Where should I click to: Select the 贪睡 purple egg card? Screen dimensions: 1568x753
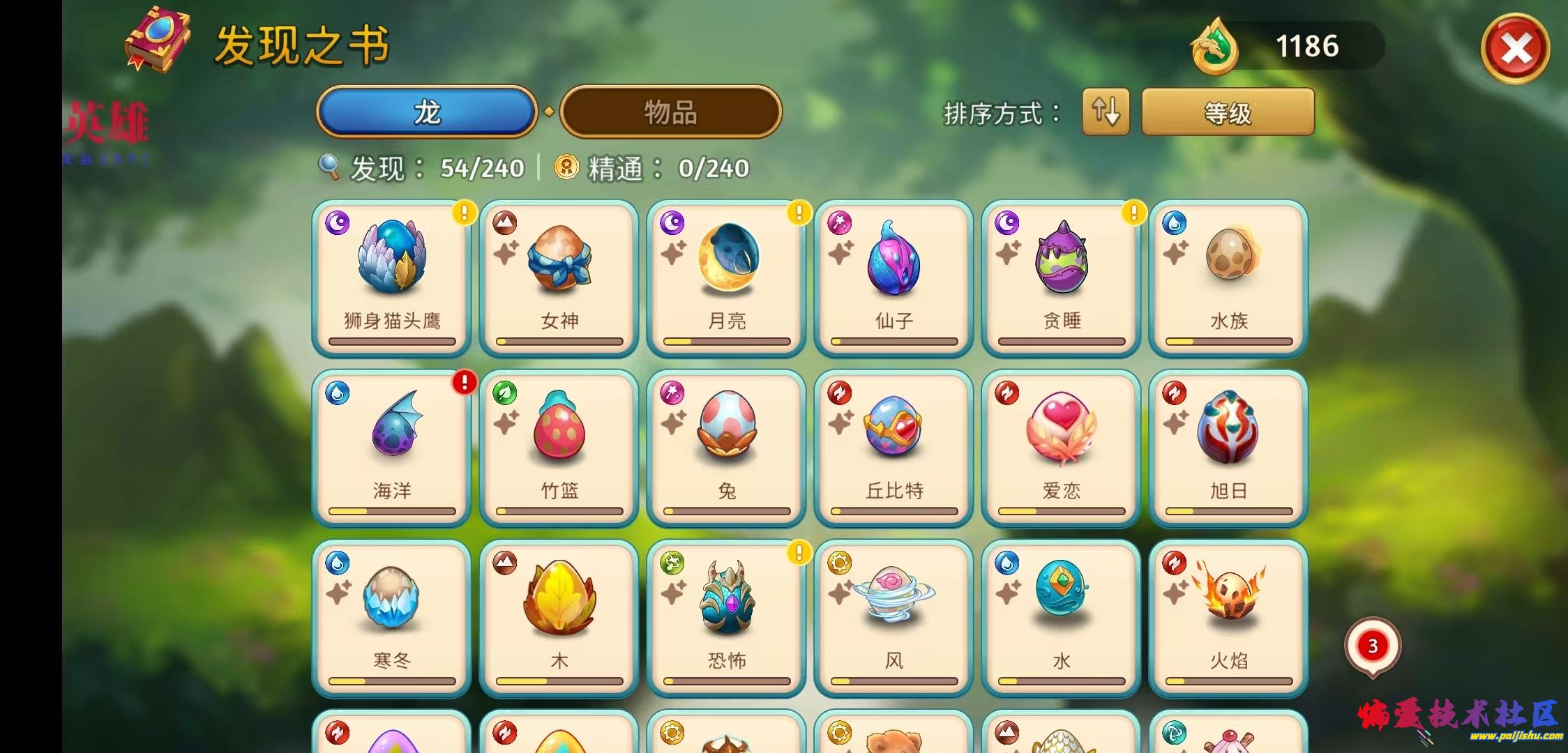1061,279
